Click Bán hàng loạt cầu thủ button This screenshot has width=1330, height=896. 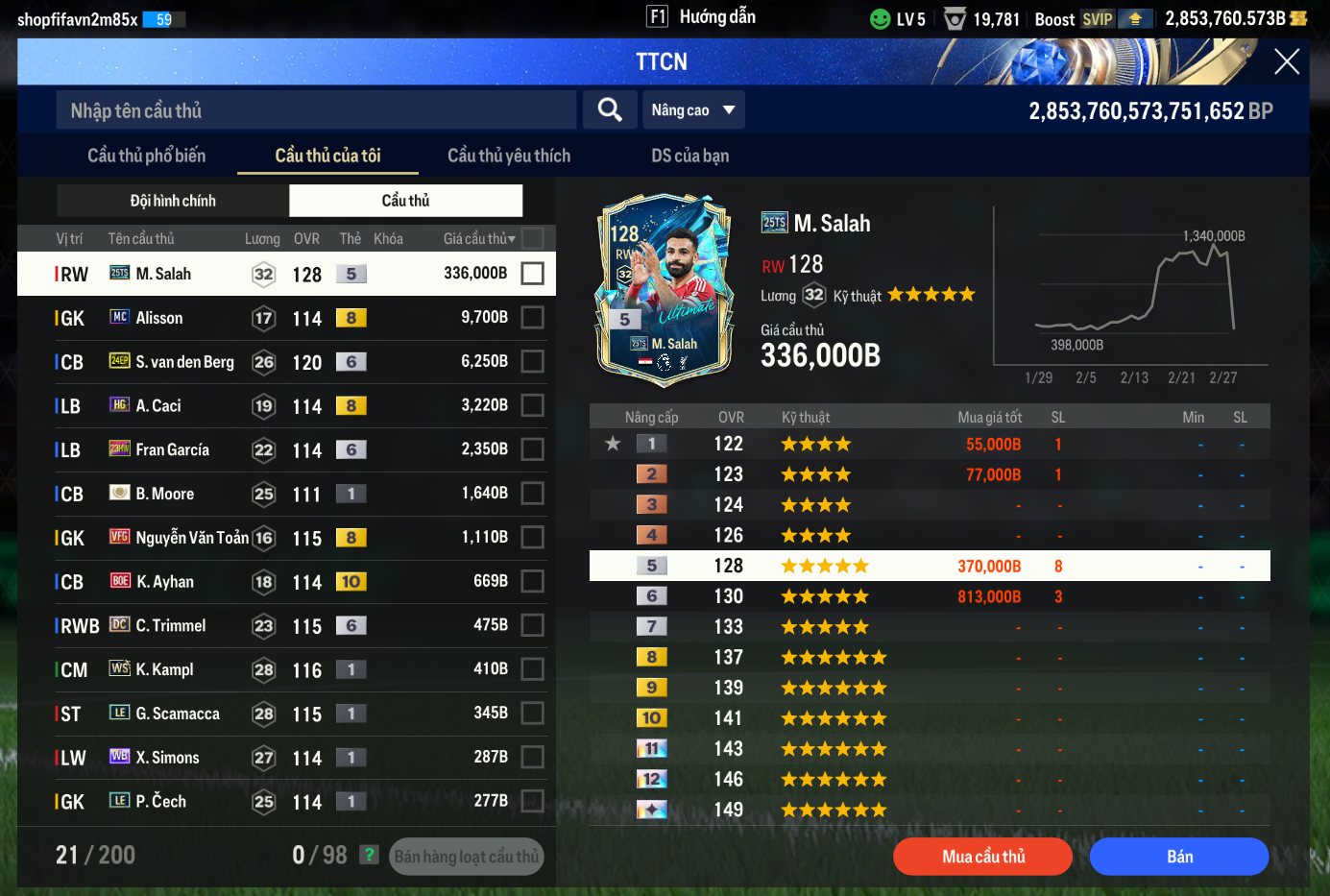(x=466, y=857)
